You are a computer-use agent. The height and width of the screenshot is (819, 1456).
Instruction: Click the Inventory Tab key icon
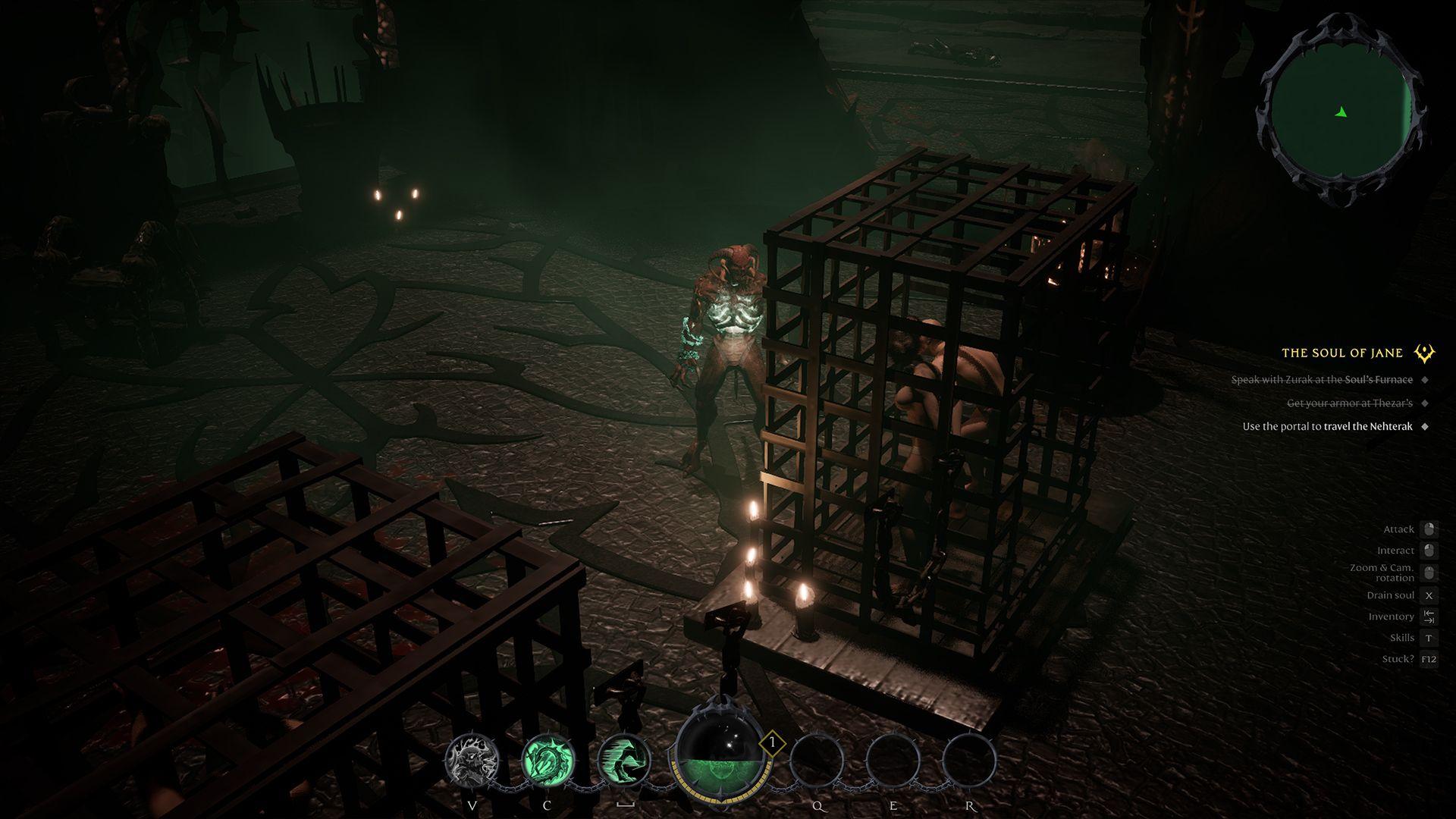[x=1429, y=616]
